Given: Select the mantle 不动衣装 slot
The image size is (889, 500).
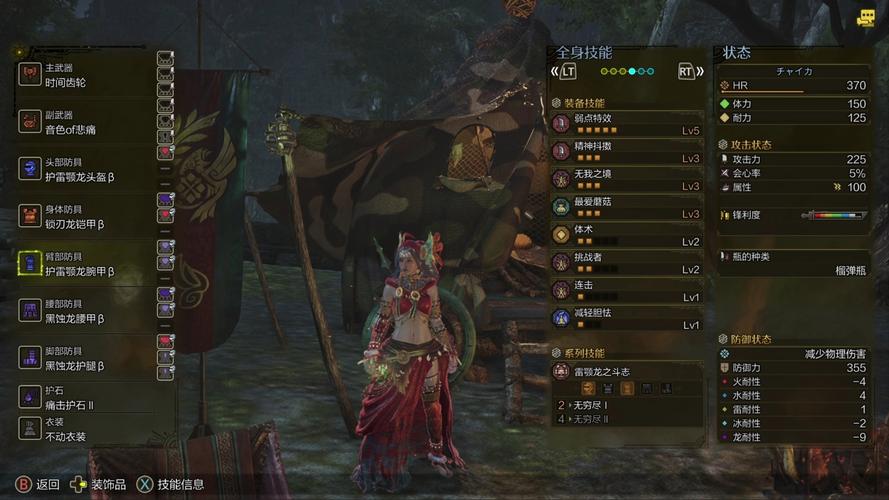Looking at the screenshot, I should [85, 429].
